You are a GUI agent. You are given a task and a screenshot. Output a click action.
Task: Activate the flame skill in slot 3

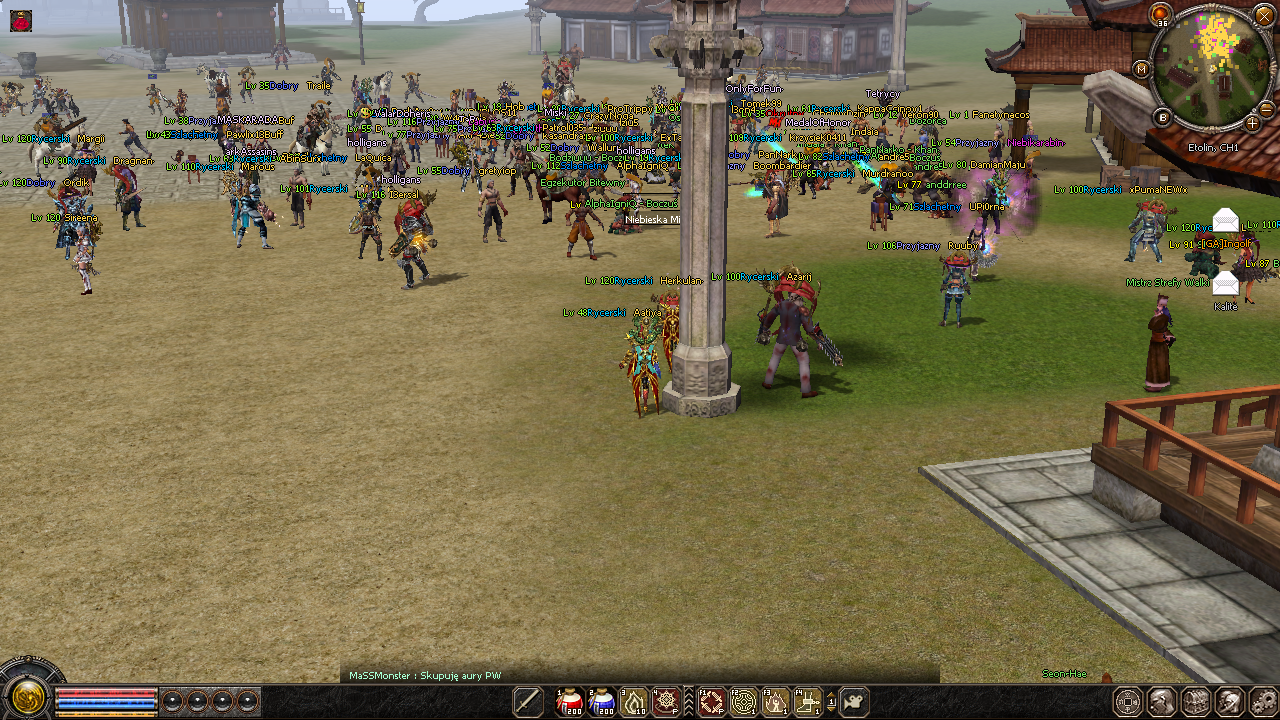(x=634, y=702)
